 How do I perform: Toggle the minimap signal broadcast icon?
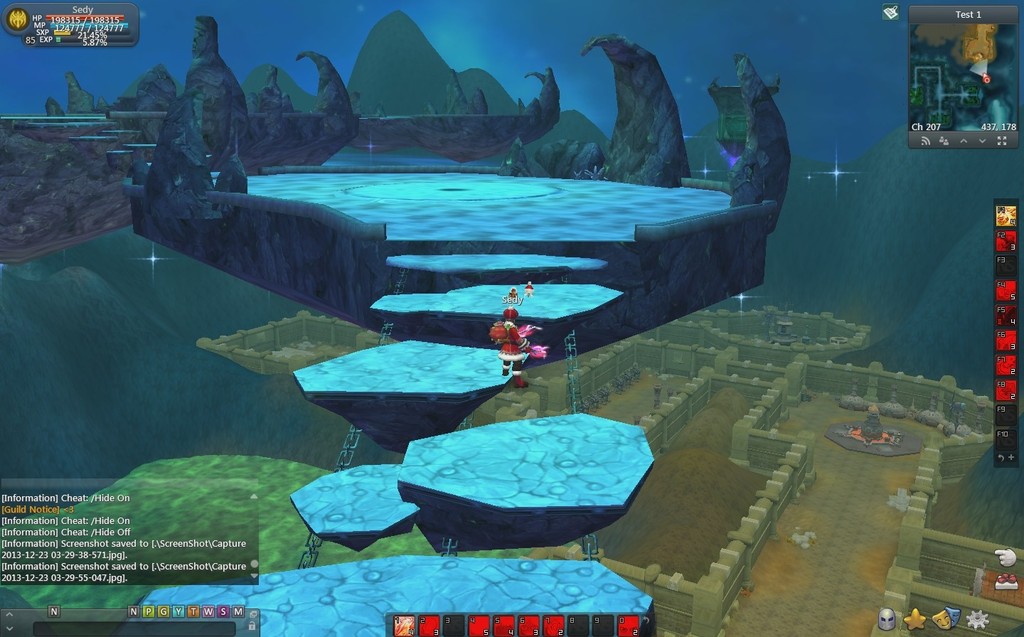925,142
